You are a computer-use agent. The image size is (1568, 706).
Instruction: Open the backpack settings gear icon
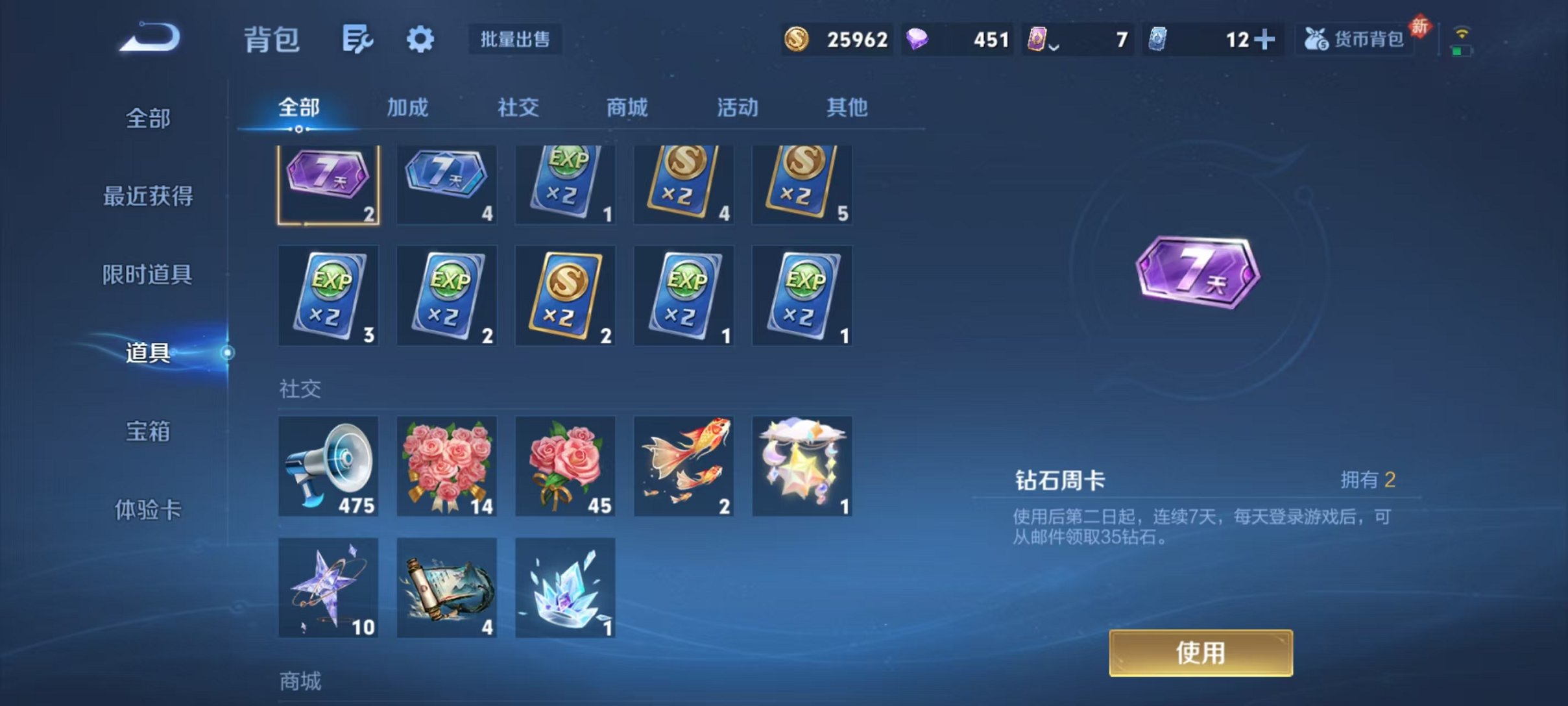420,39
